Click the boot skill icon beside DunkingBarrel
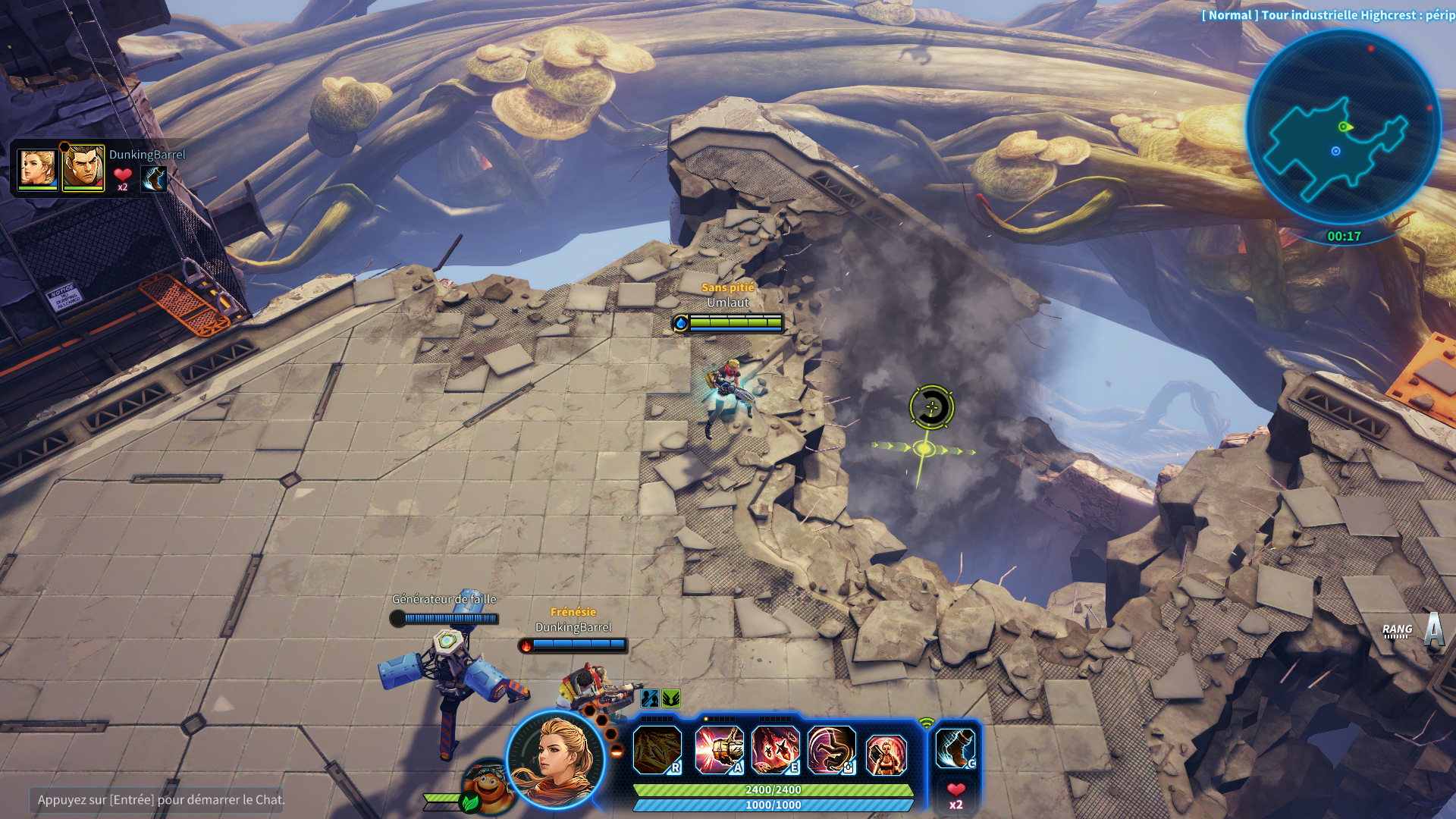 tap(154, 178)
